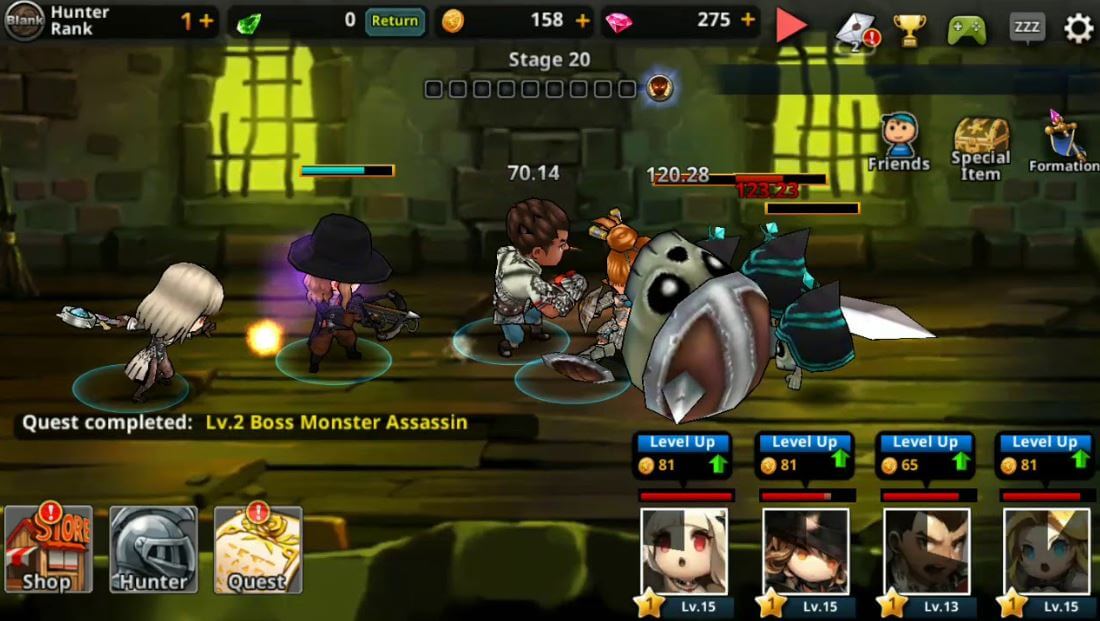The height and width of the screenshot is (621, 1100).
Task: Activate the ZZZ sleep mode
Action: pyautogui.click(x=1026, y=27)
